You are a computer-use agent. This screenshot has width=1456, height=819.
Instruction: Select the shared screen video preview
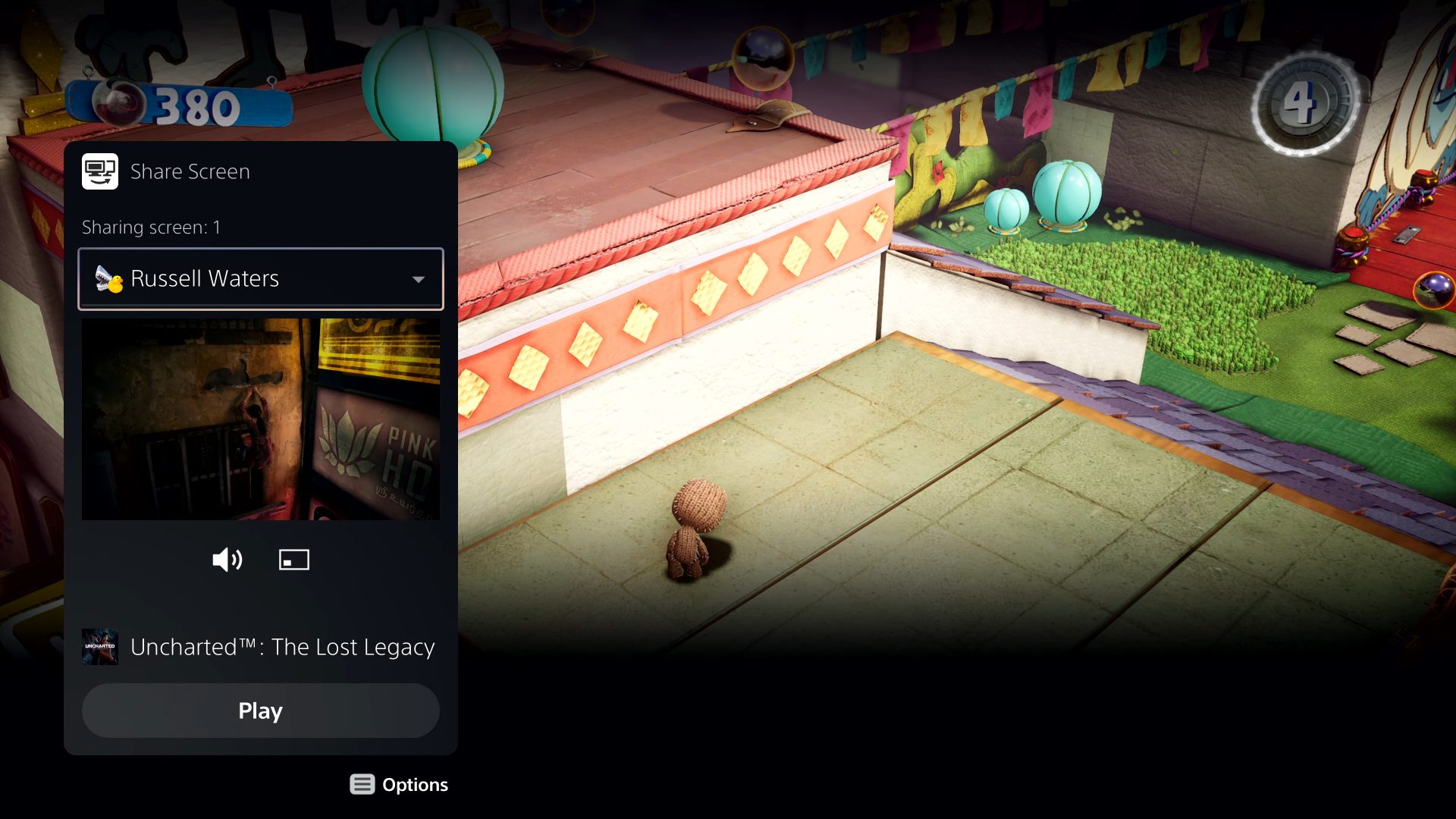coord(261,419)
